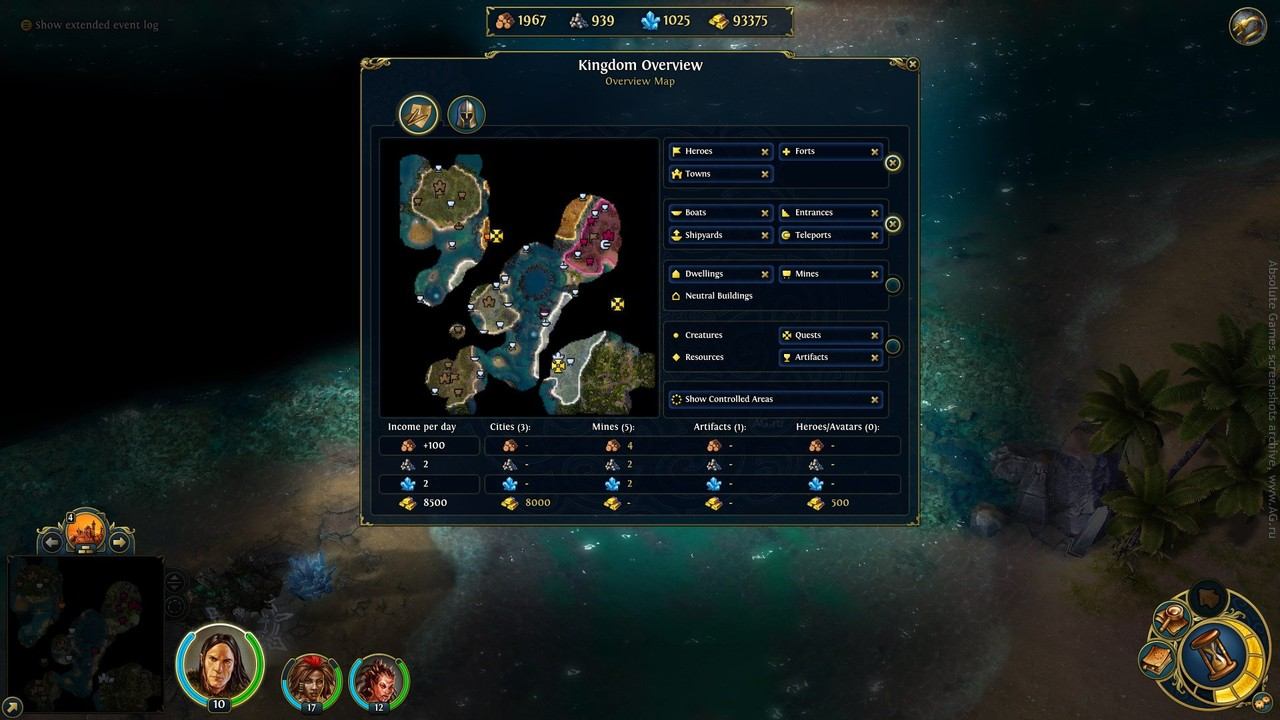Viewport: 1280px width, 720px height.
Task: Close the Kingdom Overview window
Action: point(912,64)
